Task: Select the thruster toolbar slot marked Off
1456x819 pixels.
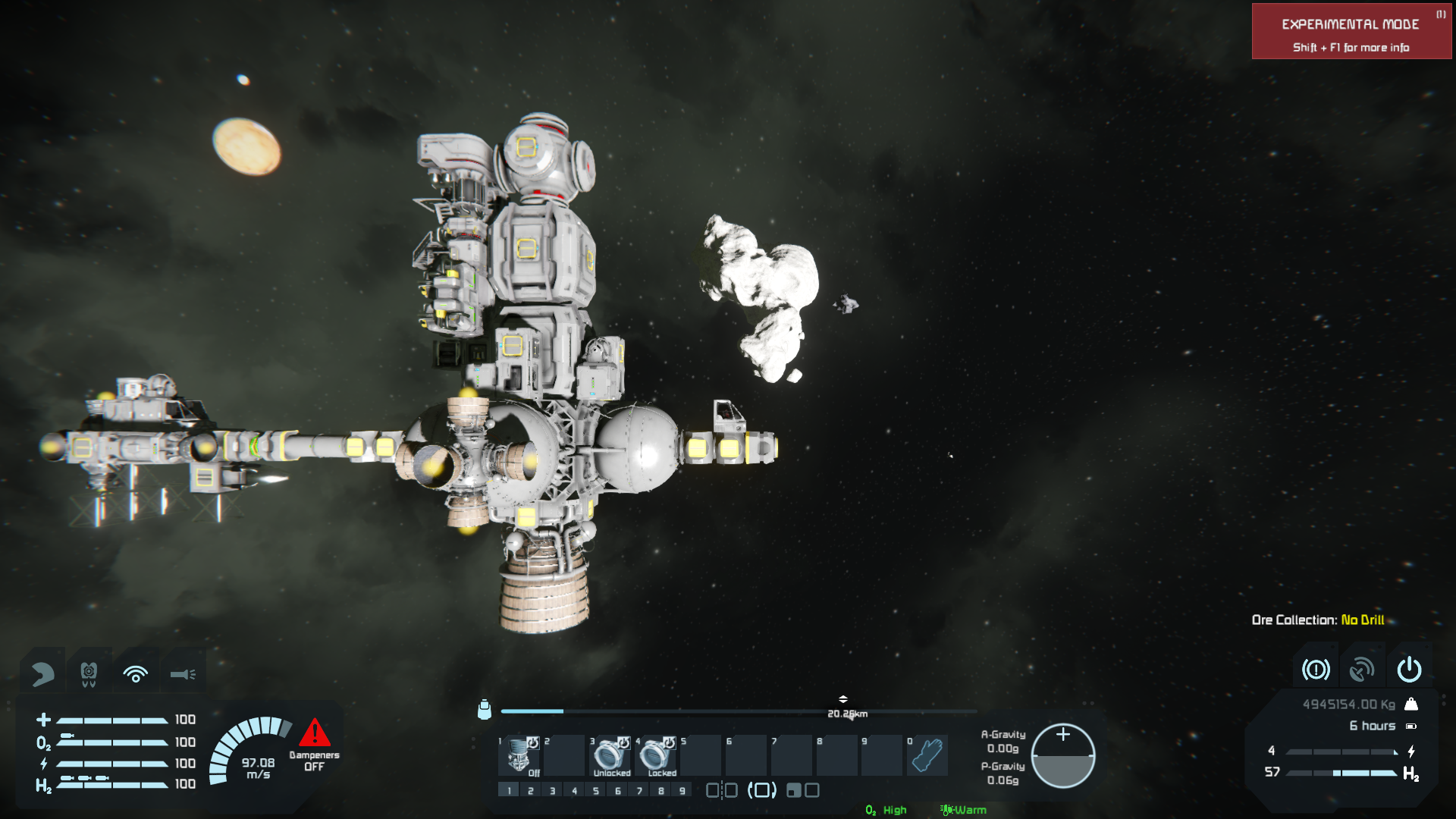Action: [x=519, y=755]
